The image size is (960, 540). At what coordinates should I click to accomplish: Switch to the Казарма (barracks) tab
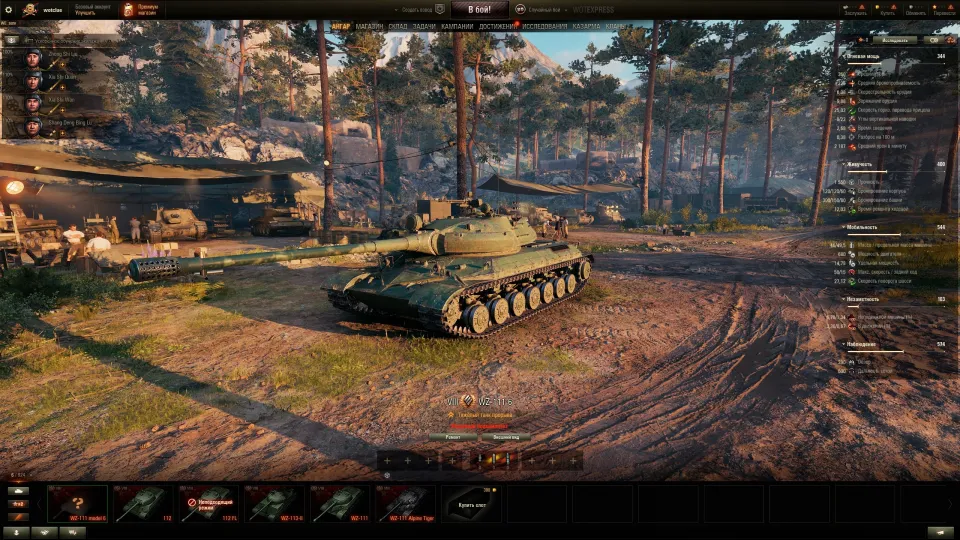587,26
